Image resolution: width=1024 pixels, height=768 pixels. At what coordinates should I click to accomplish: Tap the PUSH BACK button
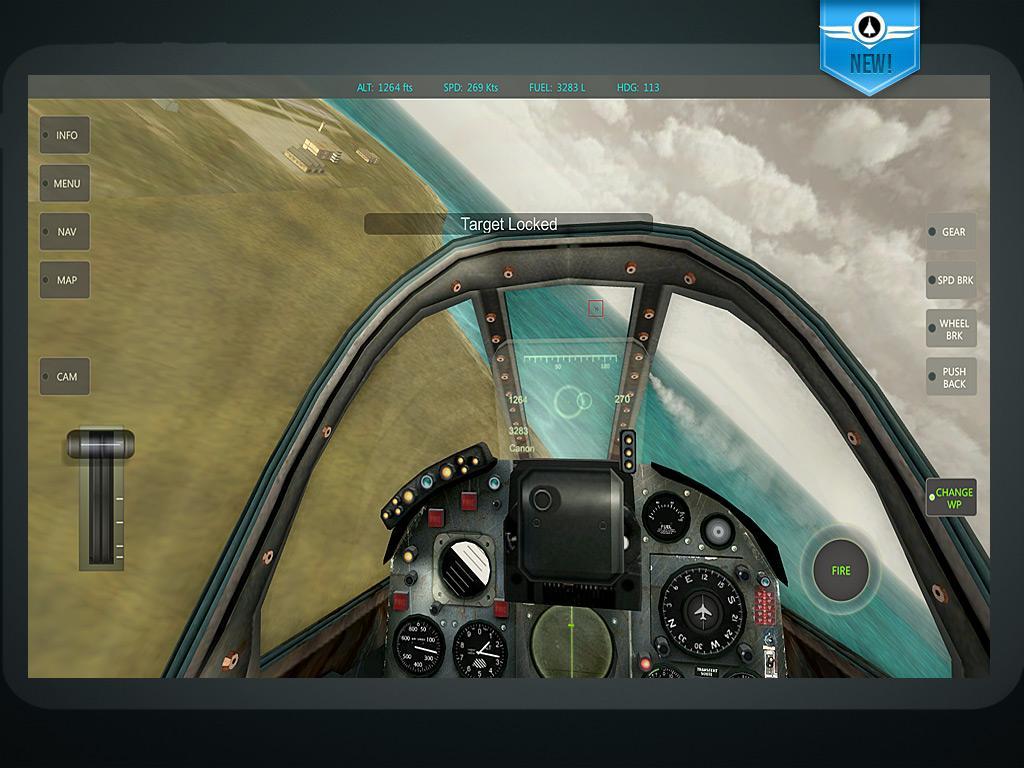click(x=951, y=377)
